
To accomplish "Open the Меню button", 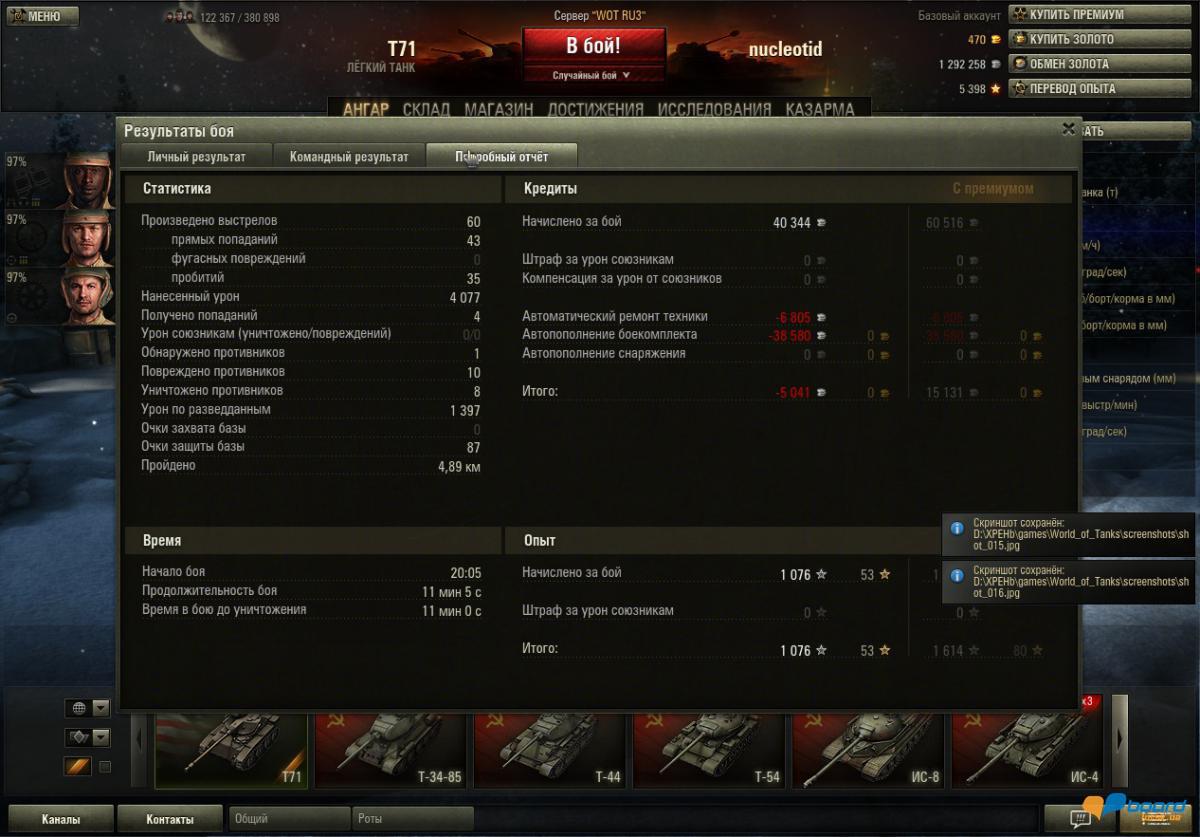I will (x=36, y=16).
